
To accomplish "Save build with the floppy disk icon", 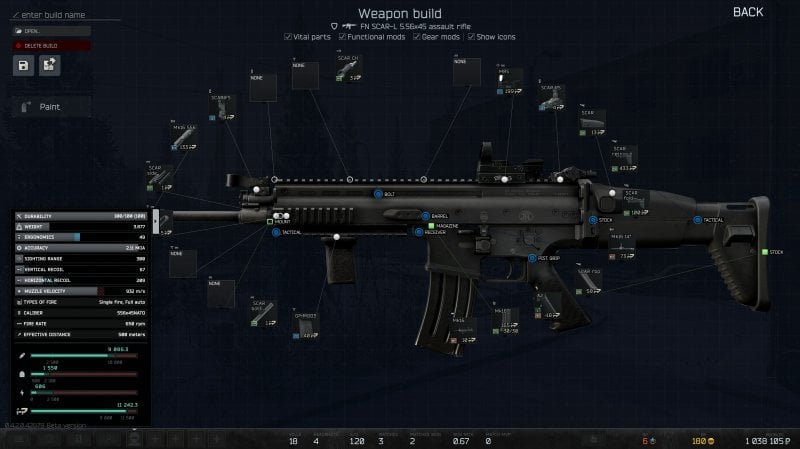I will pos(24,65).
